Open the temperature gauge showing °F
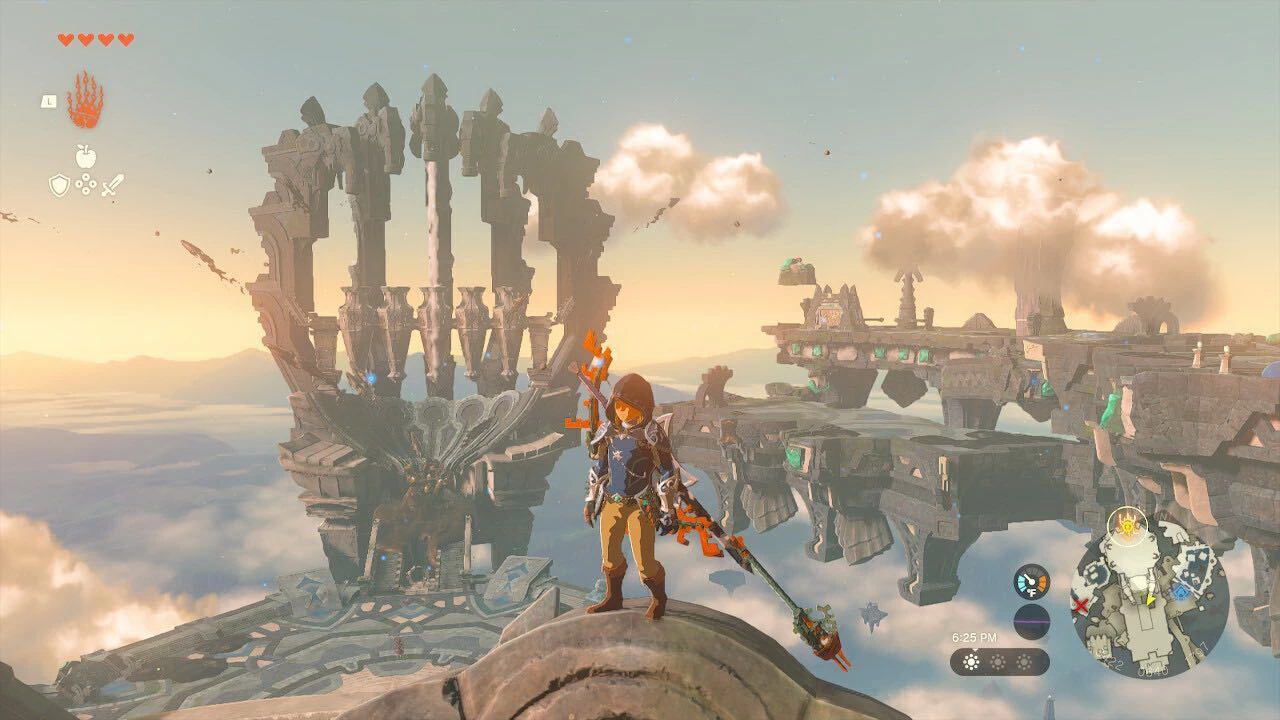Viewport: 1280px width, 720px height. 1030,581
